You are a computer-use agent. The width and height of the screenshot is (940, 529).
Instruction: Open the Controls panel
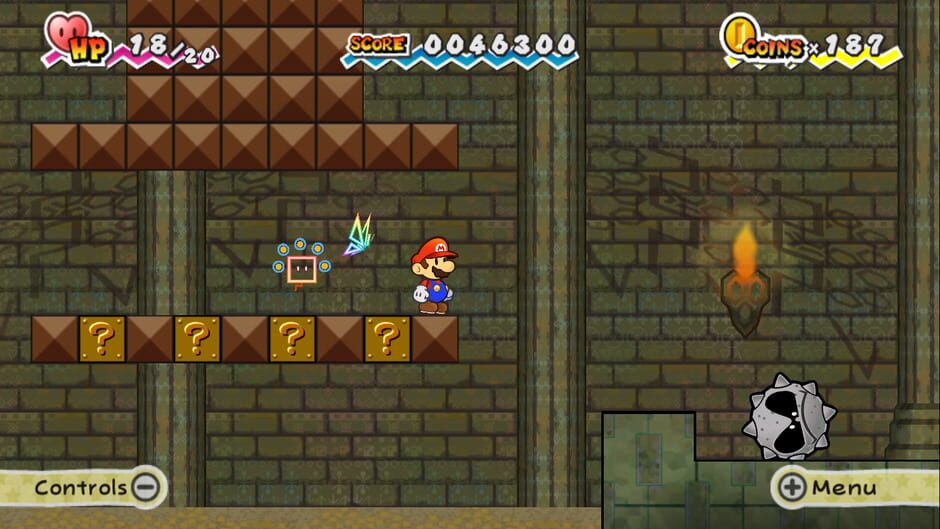95,488
